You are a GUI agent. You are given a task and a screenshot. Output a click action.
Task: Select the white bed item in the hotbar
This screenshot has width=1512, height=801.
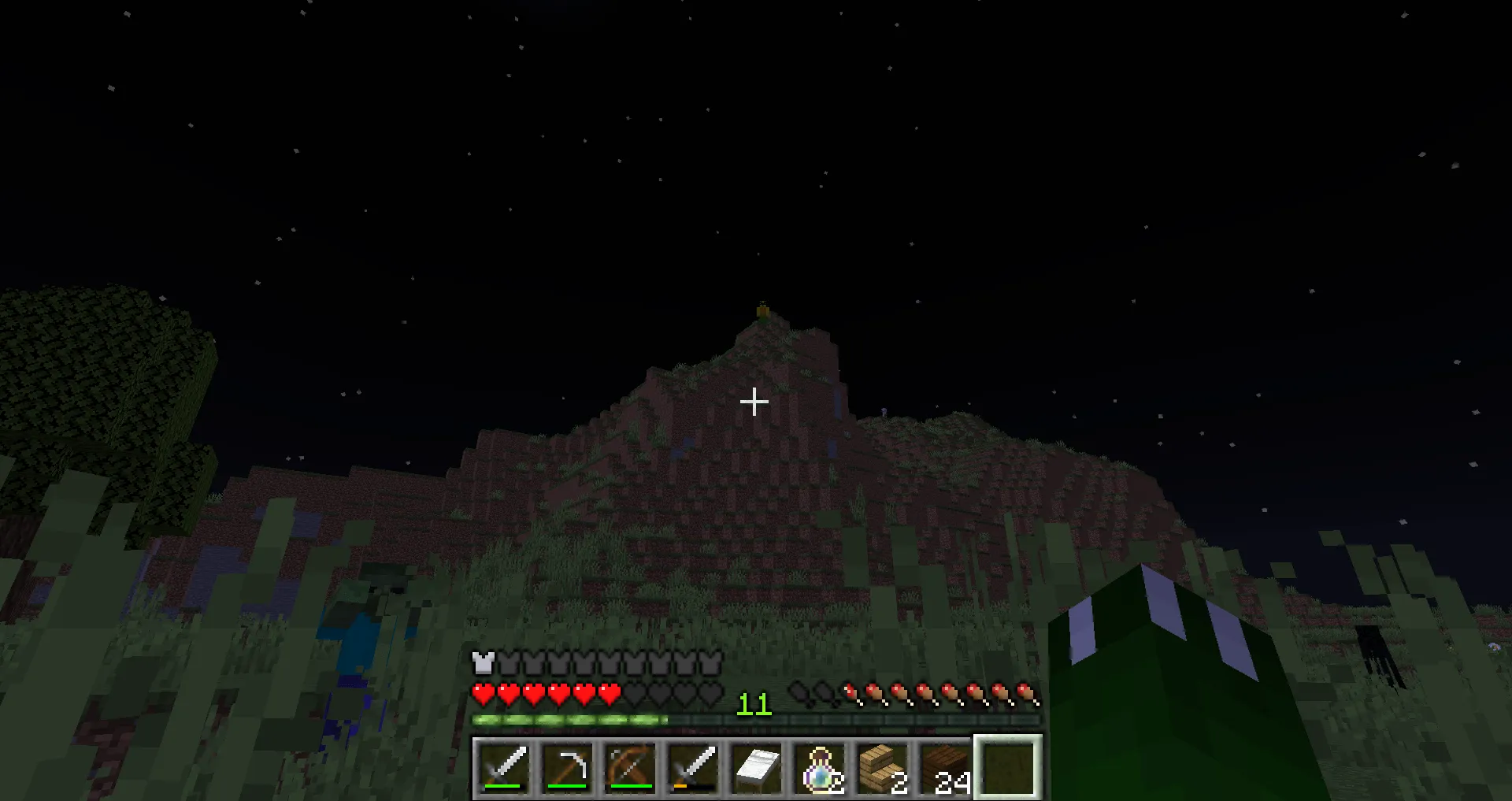point(754,768)
